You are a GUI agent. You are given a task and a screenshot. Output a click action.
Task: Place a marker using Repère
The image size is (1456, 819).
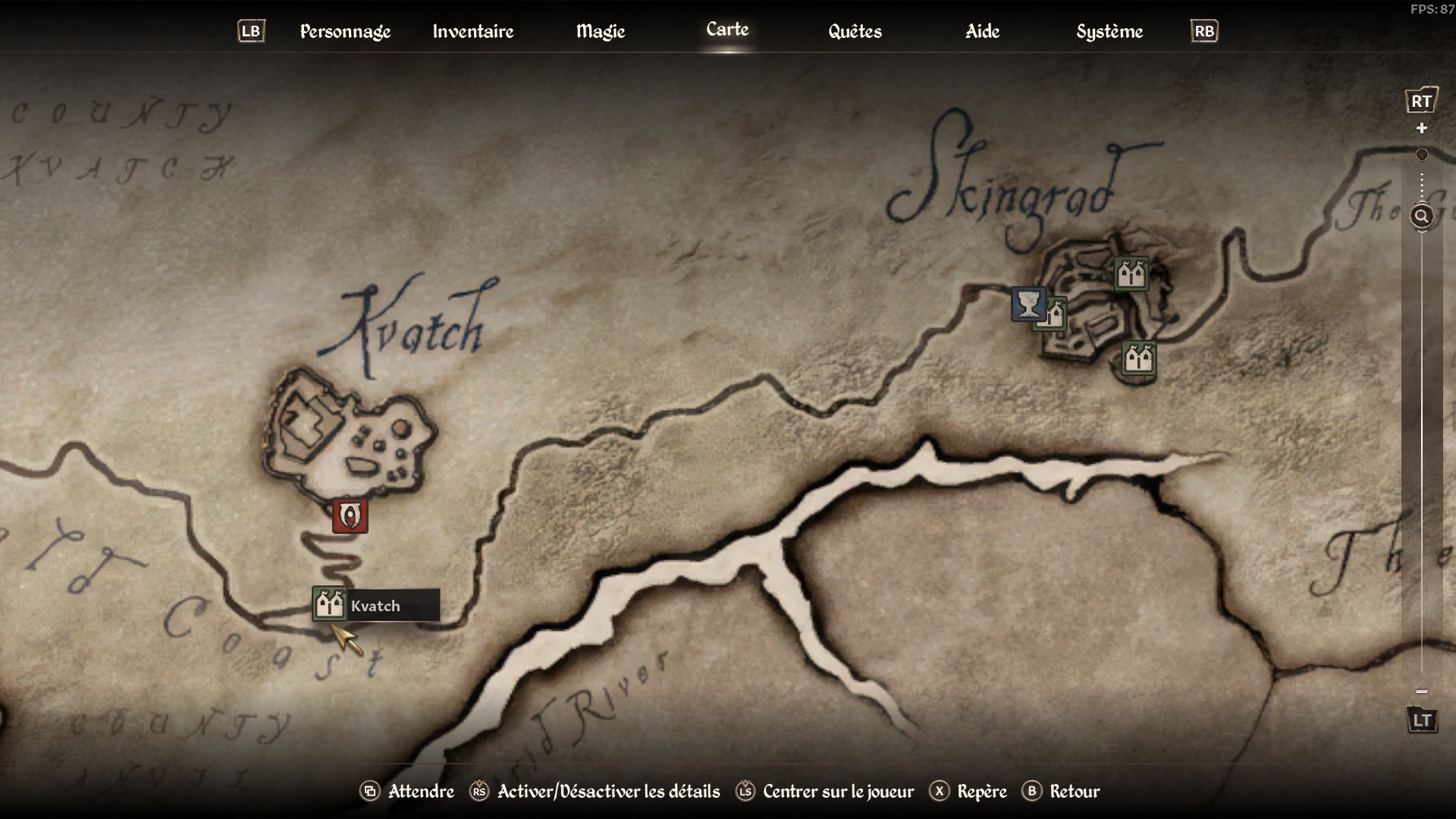point(983,791)
